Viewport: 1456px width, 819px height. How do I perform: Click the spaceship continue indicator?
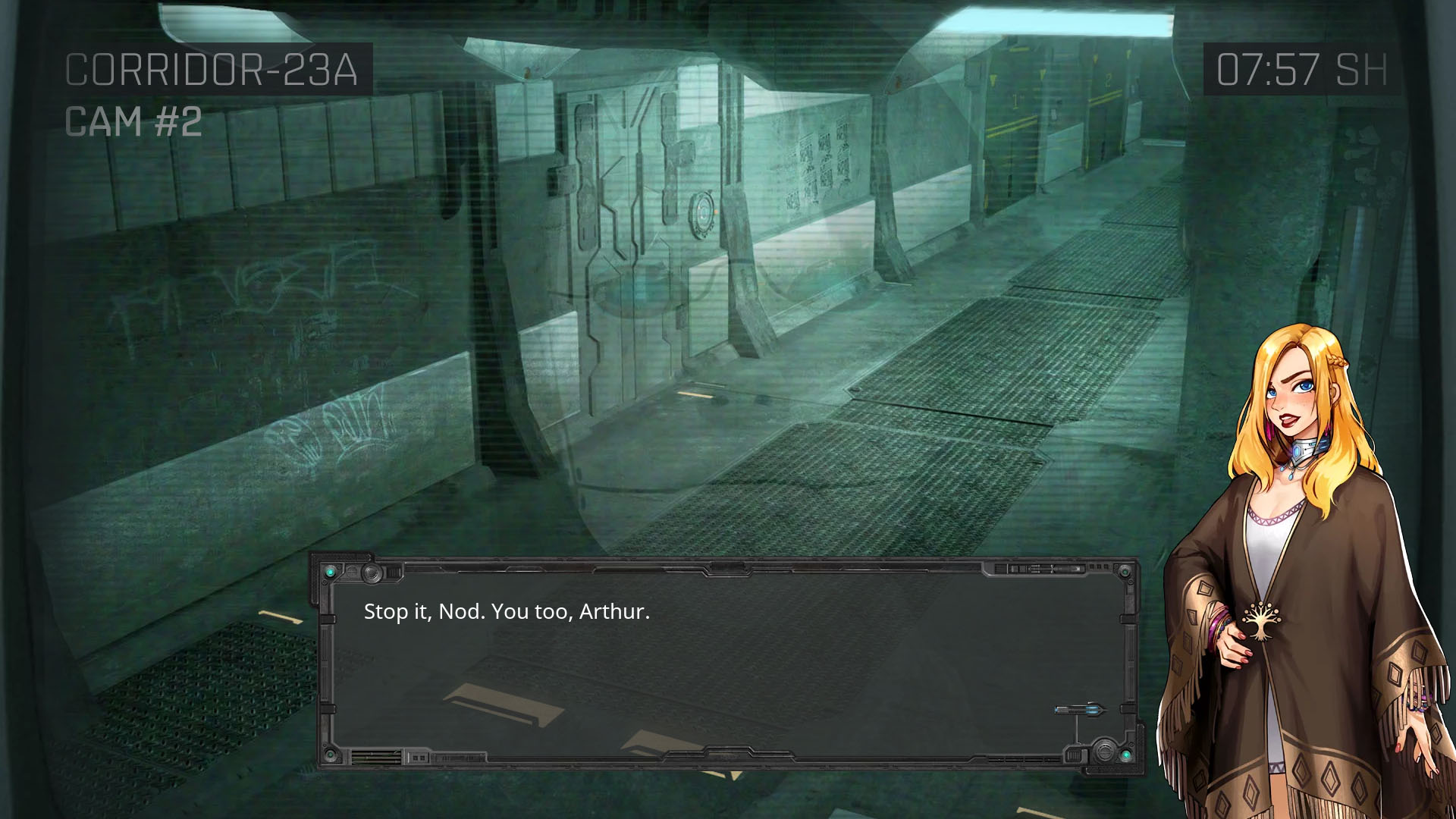pos(1080,711)
